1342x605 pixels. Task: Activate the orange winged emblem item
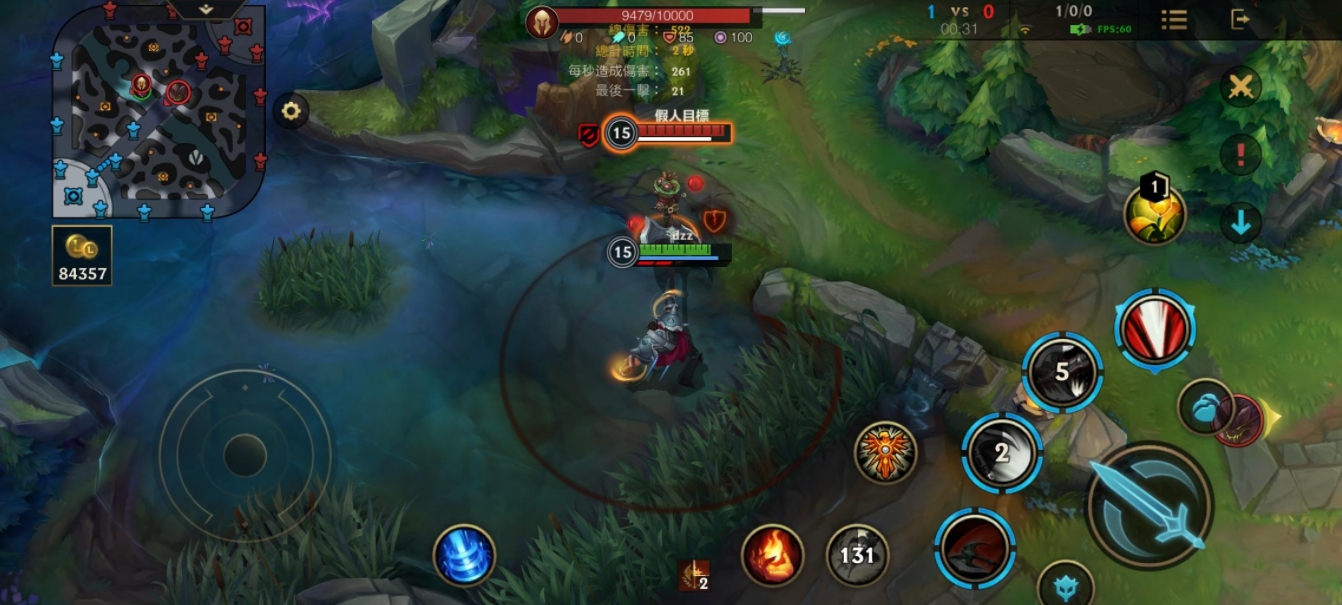(x=885, y=452)
